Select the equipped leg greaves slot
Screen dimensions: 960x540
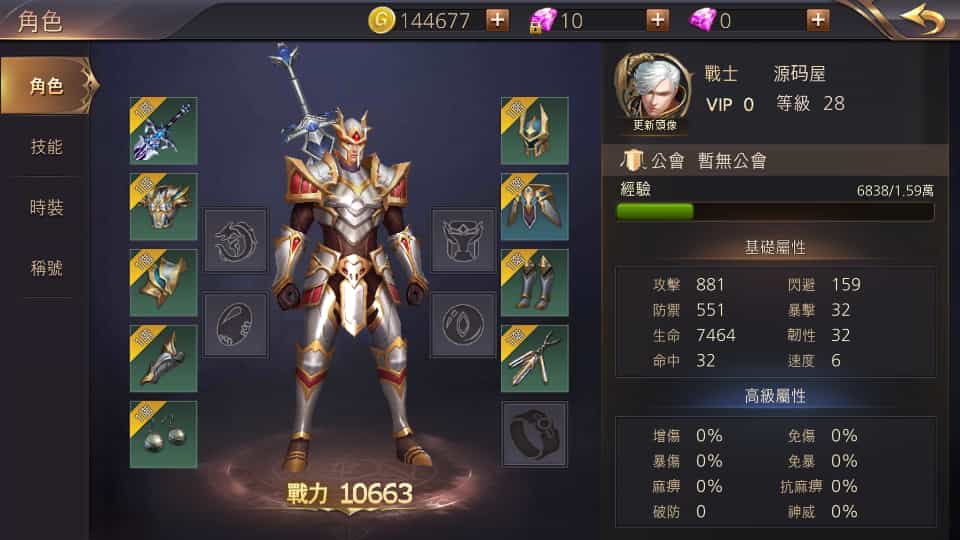(x=534, y=283)
